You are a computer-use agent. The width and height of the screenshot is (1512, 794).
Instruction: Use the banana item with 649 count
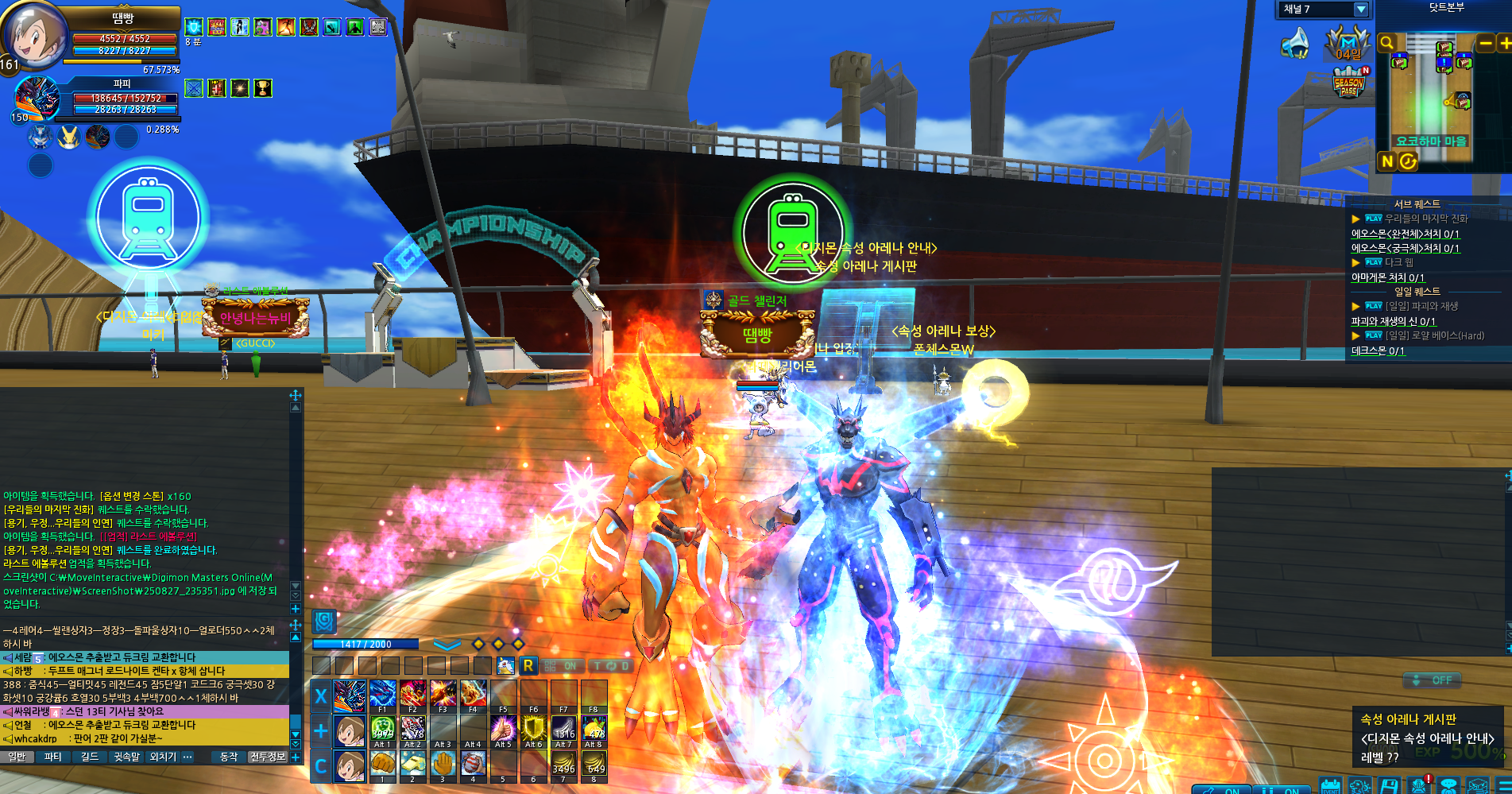(x=594, y=764)
